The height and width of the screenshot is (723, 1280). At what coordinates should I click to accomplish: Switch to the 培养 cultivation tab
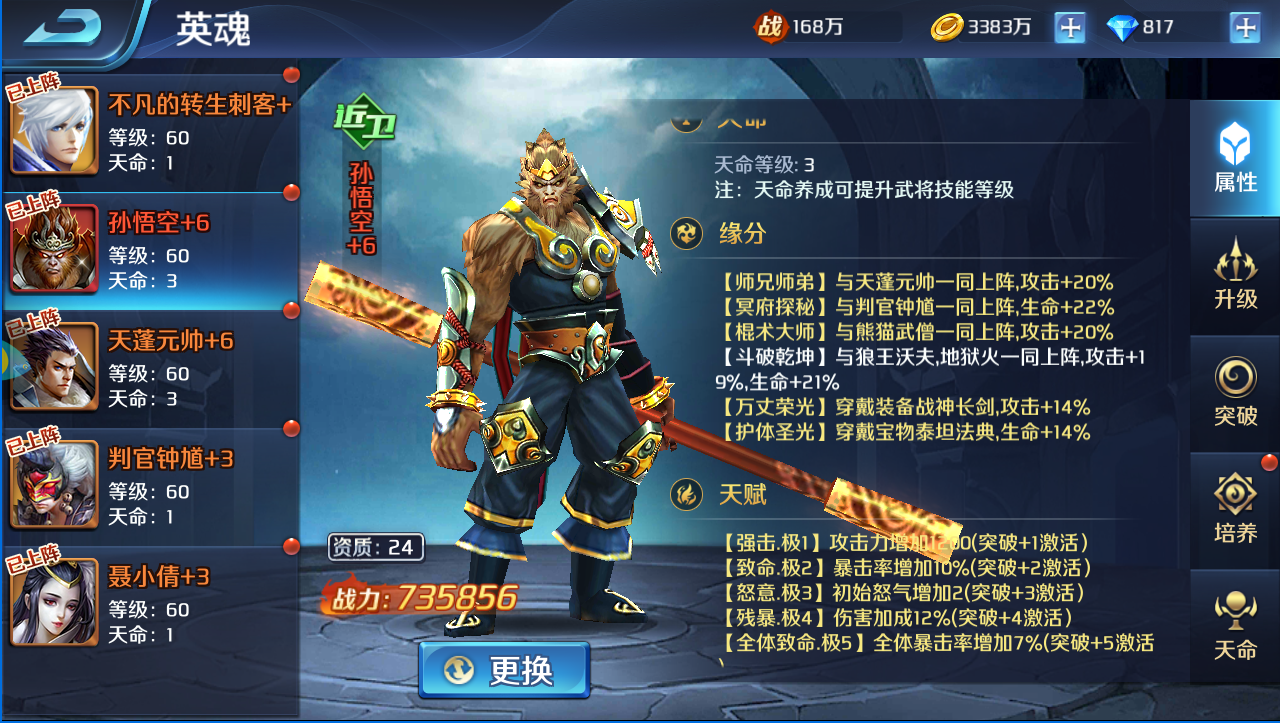tap(1235, 510)
